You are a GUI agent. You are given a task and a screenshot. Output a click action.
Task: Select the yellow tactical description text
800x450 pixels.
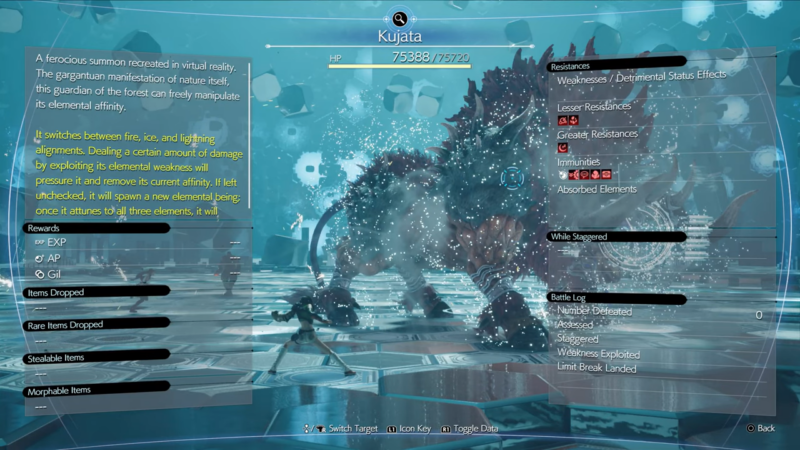point(137,170)
